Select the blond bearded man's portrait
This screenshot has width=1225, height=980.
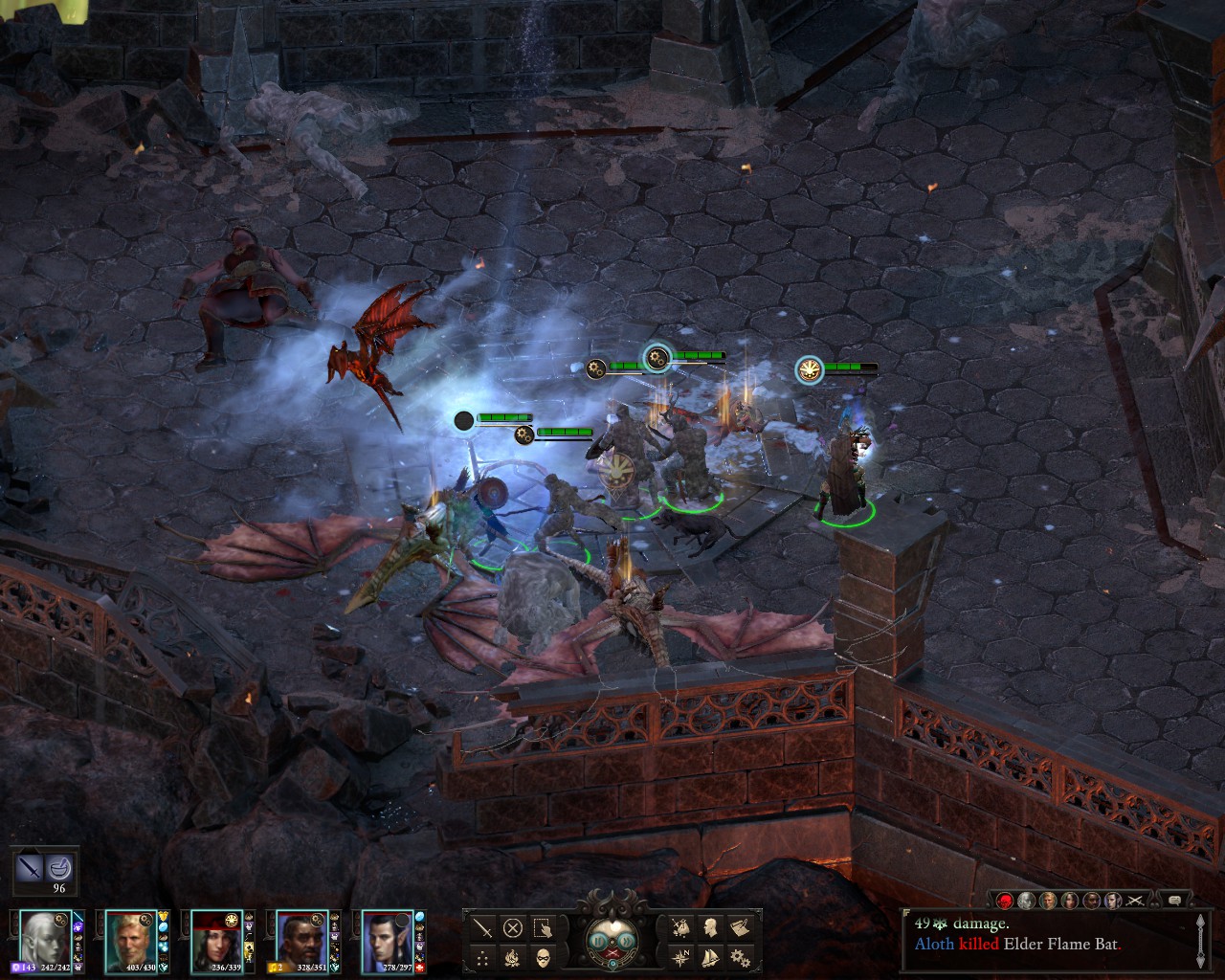[x=128, y=937]
